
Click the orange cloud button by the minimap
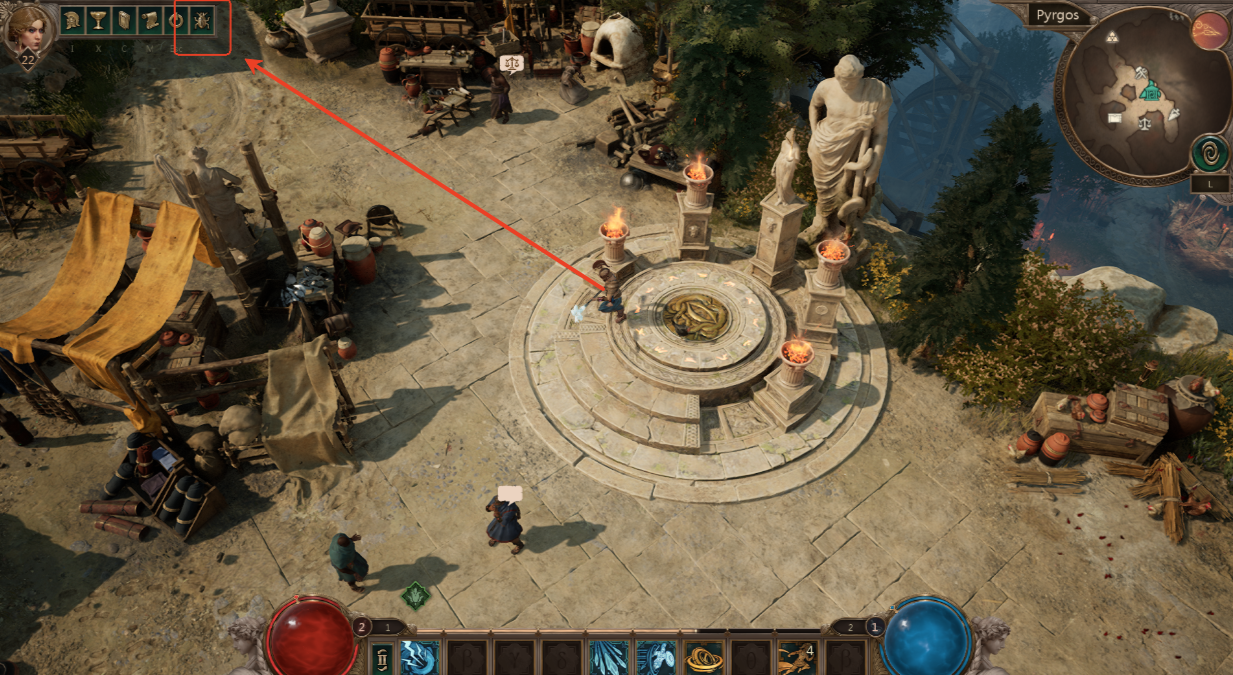pos(1209,31)
